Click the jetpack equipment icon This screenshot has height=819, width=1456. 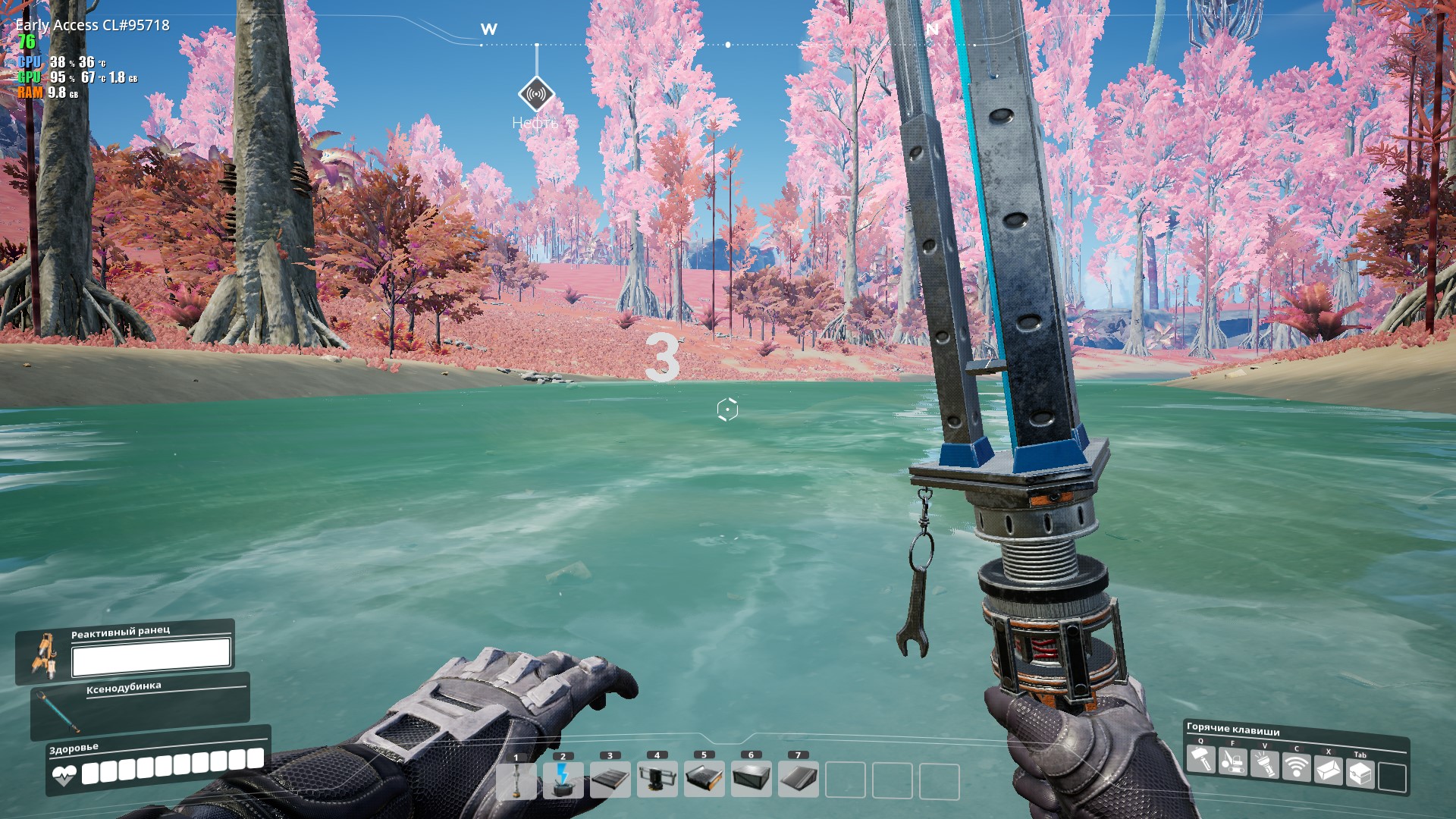coord(44,653)
